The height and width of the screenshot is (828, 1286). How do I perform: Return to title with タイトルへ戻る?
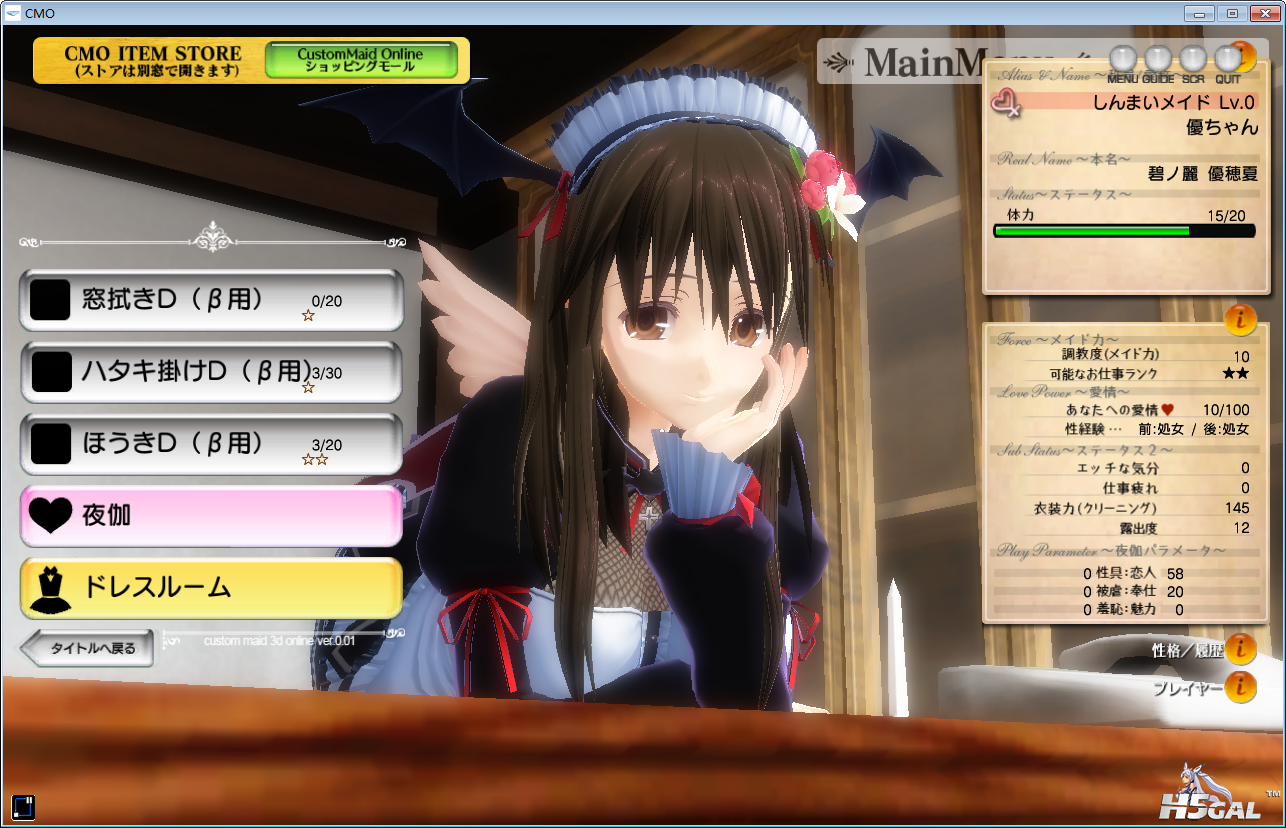(87, 648)
